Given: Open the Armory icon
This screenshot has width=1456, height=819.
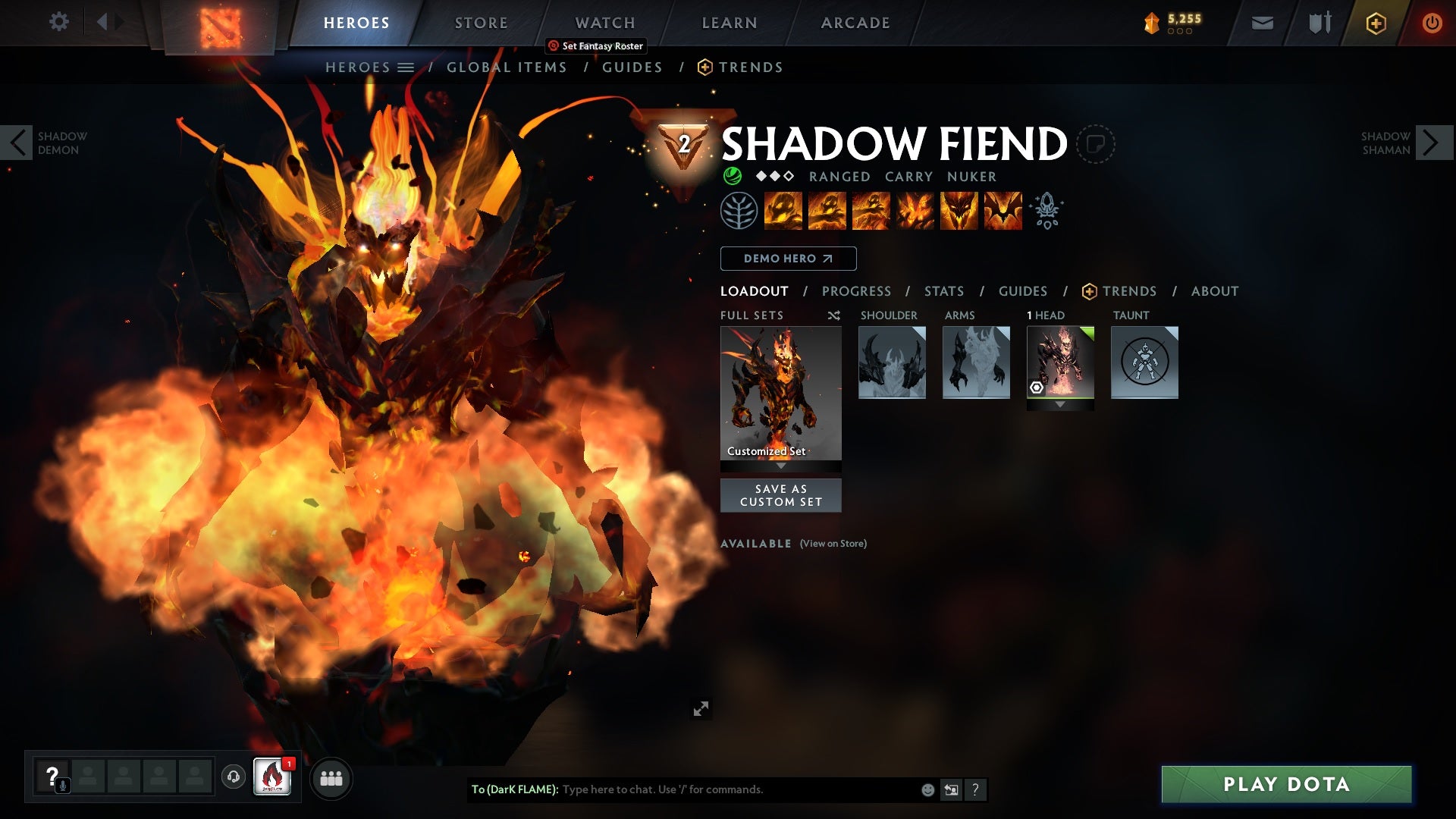Looking at the screenshot, I should [1319, 22].
